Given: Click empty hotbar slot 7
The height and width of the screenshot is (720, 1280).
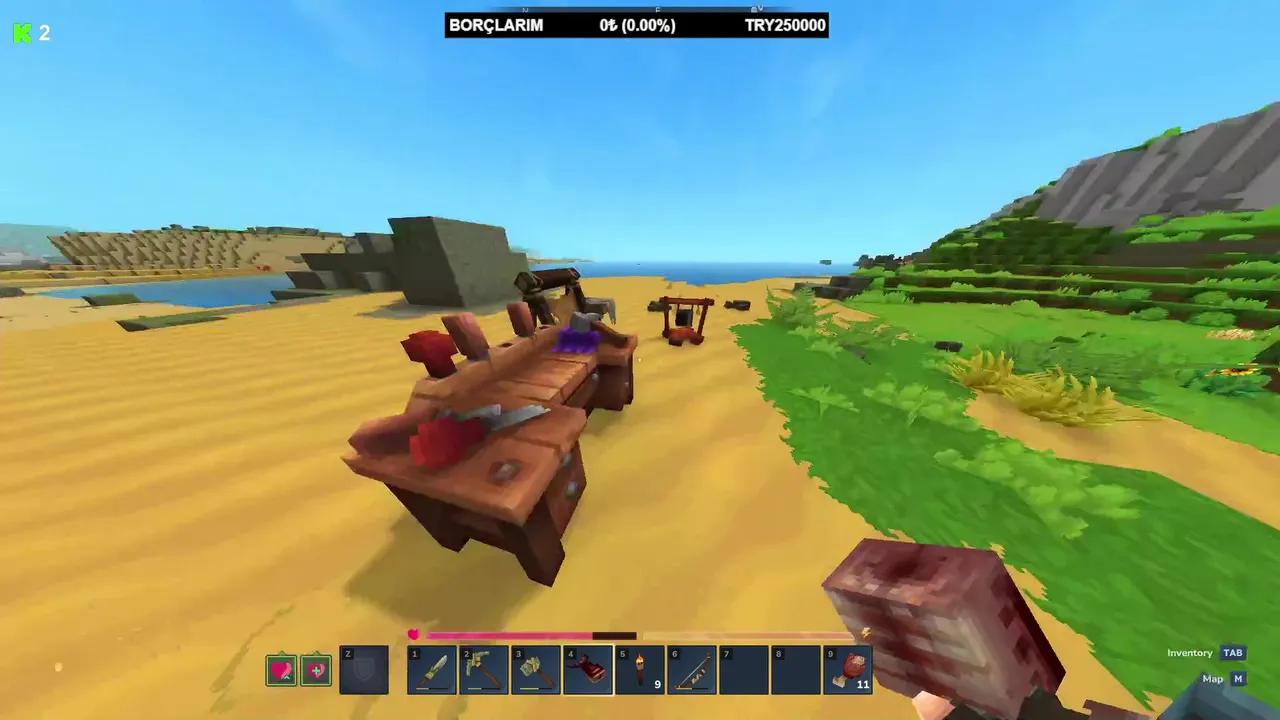Looking at the screenshot, I should click(x=745, y=668).
